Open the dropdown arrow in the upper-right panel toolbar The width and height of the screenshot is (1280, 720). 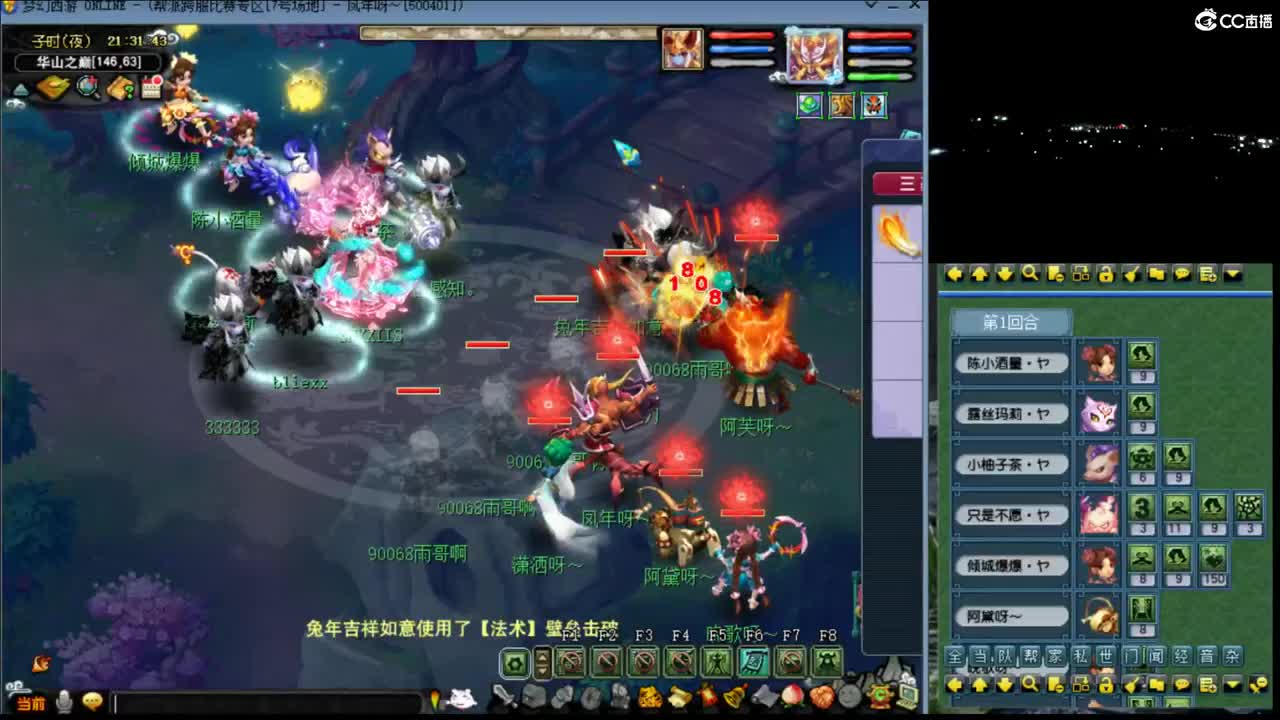[1231, 273]
